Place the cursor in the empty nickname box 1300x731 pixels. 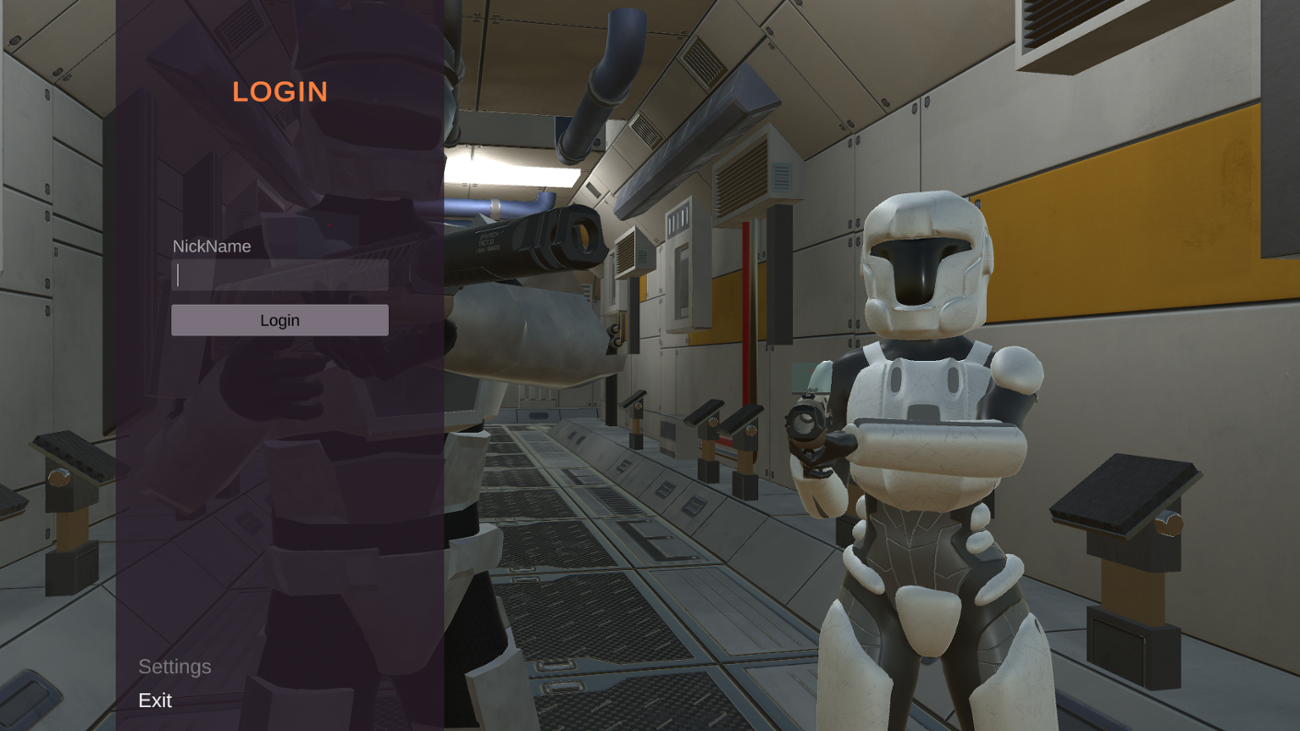coord(280,275)
